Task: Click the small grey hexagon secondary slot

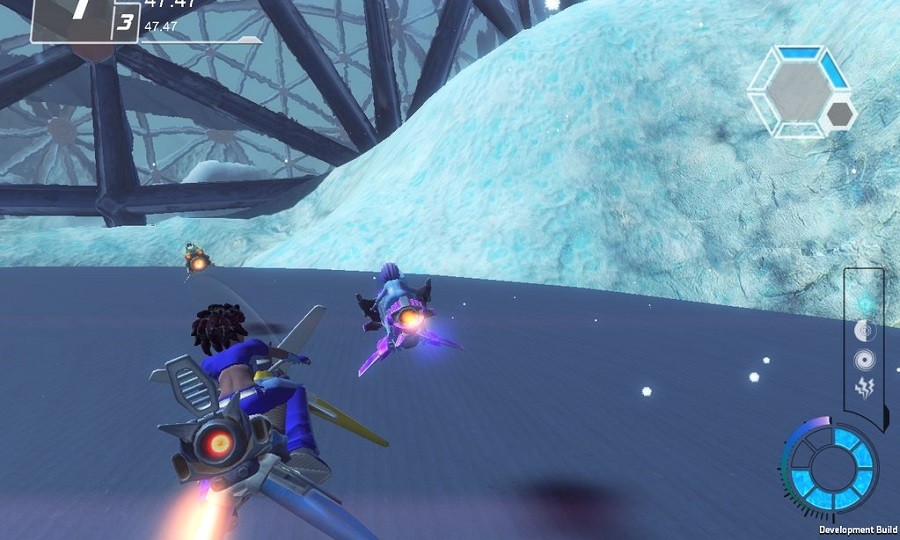Action: 840,115
